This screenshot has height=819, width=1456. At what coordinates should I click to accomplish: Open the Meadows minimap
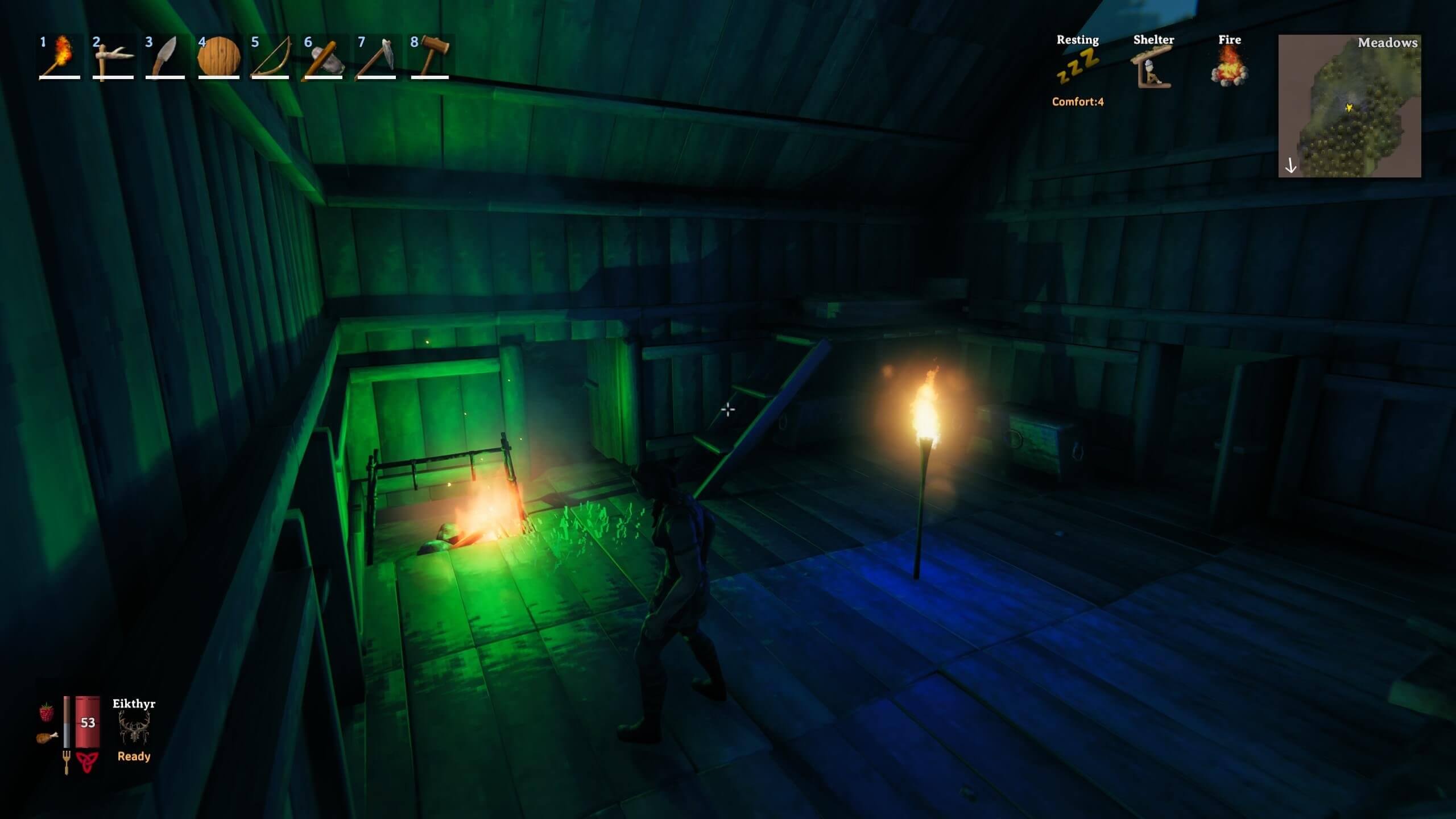click(1350, 106)
